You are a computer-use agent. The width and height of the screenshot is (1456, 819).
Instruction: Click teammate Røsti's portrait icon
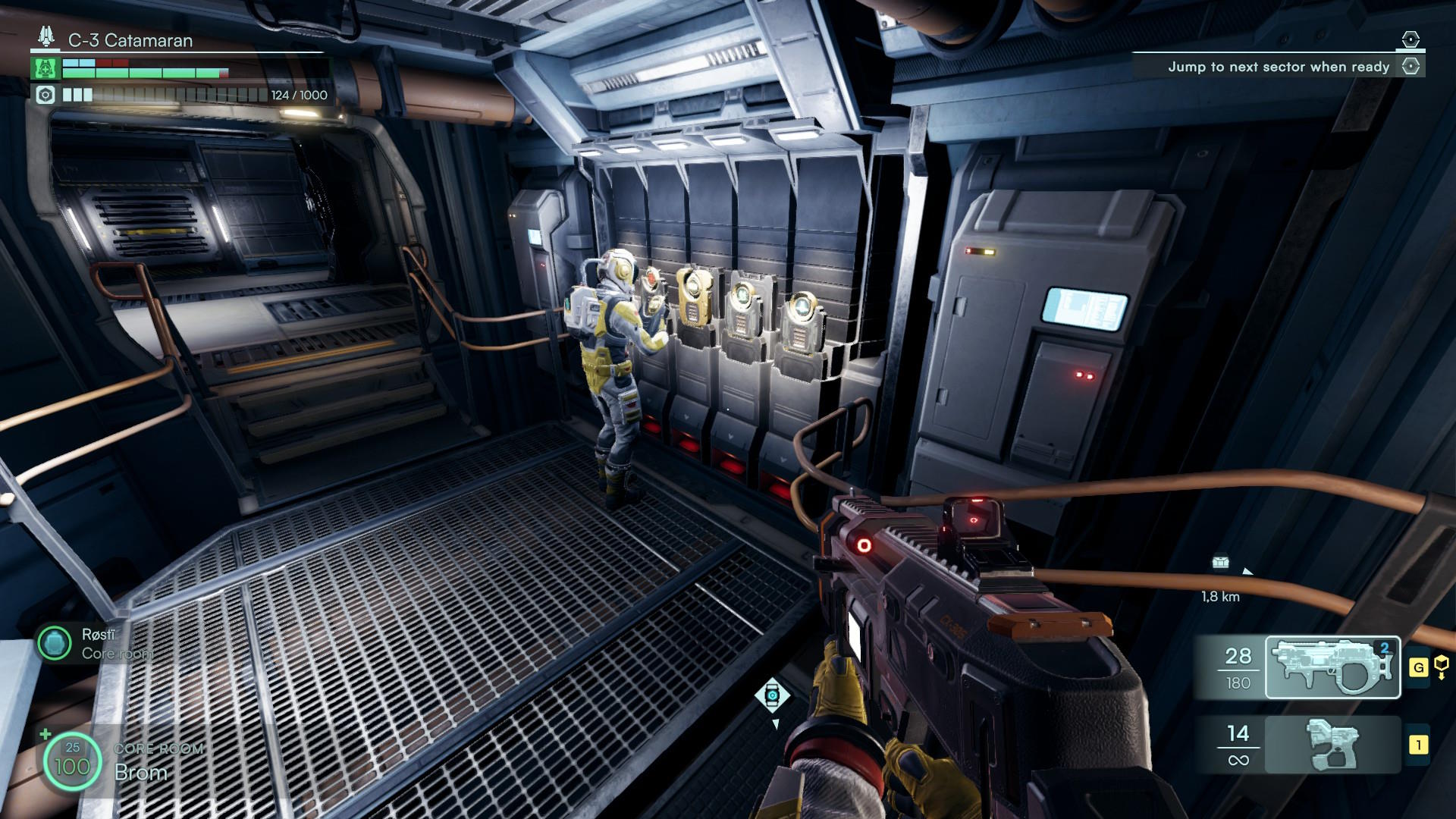click(x=54, y=643)
